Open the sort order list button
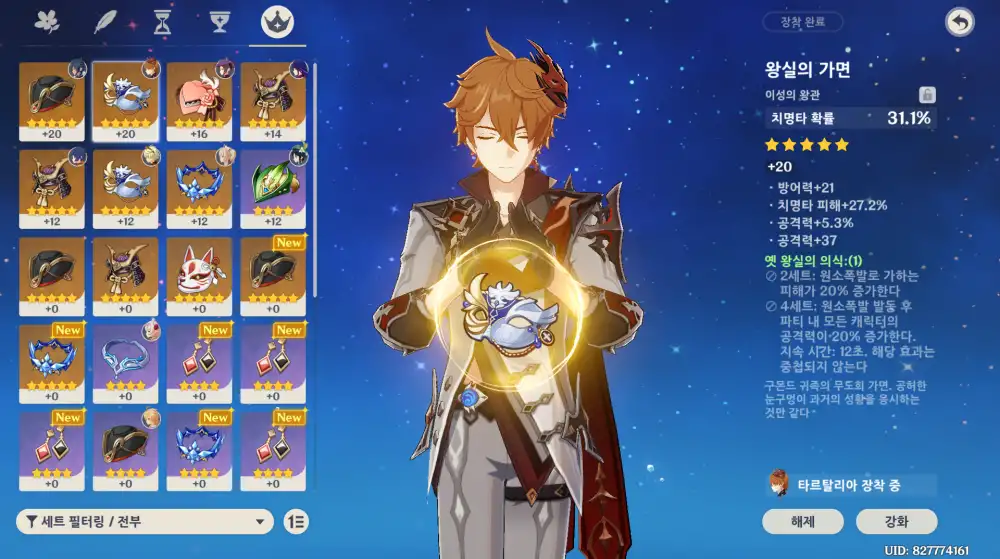 (x=296, y=521)
